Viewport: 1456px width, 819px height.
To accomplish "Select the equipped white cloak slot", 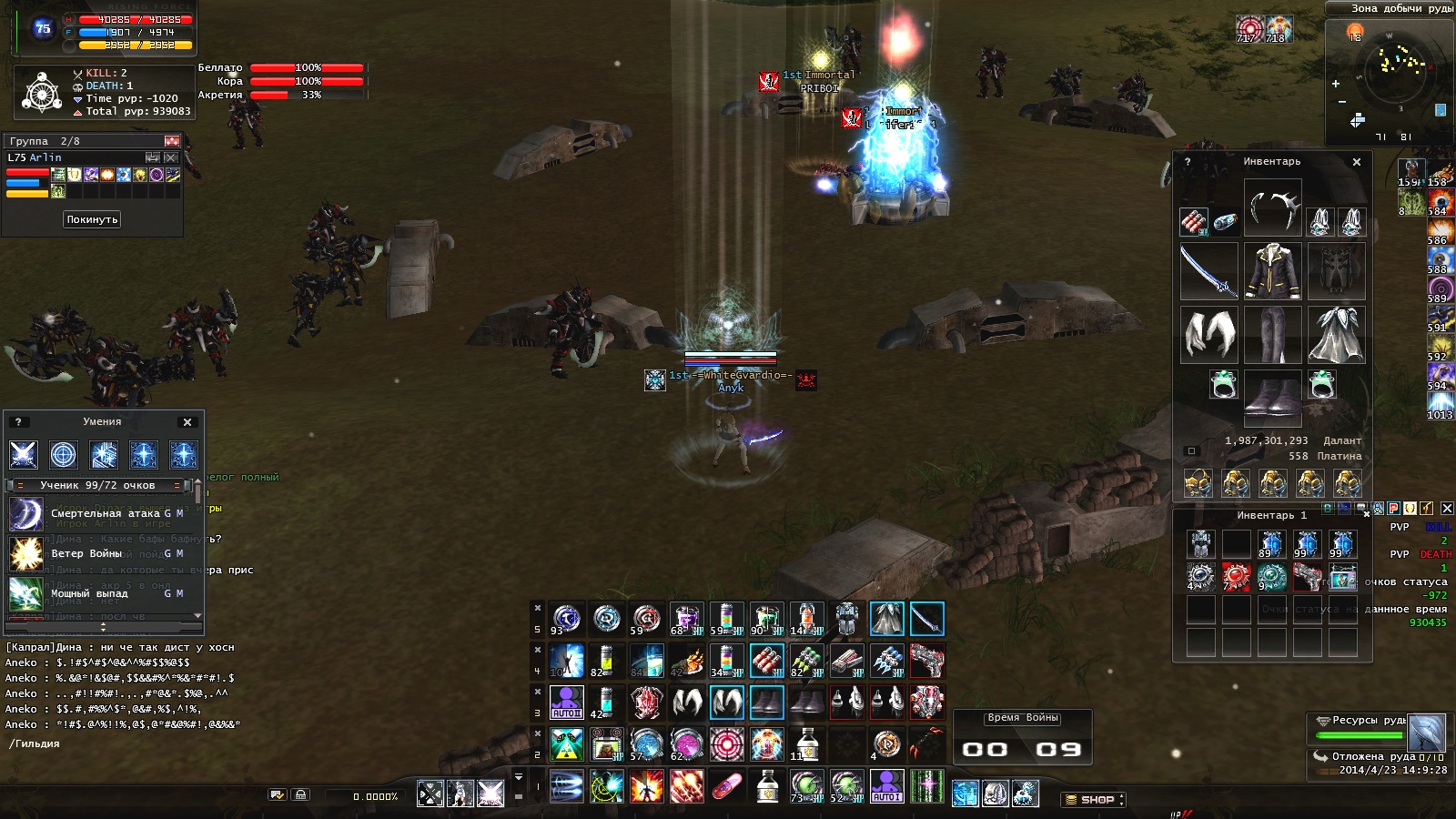I will (x=1336, y=334).
